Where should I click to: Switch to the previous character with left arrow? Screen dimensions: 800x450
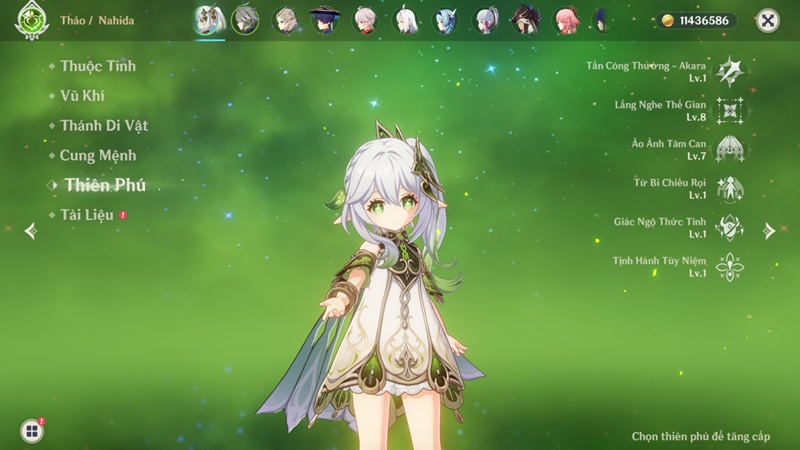tap(30, 231)
